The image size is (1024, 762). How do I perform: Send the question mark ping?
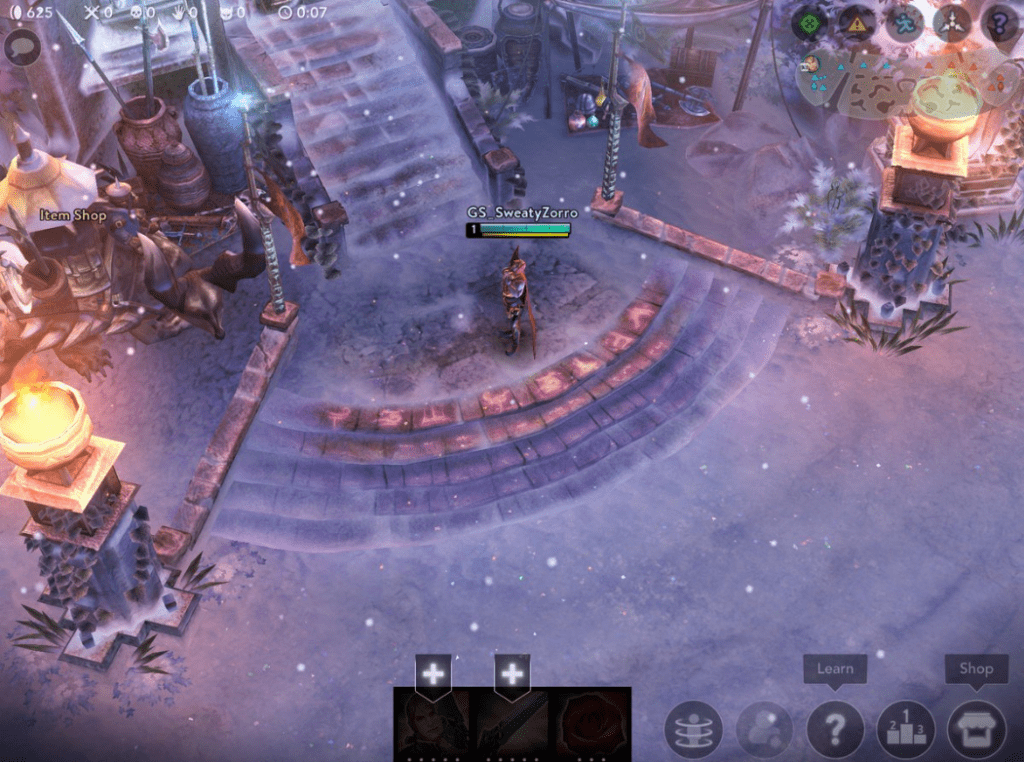(999, 22)
